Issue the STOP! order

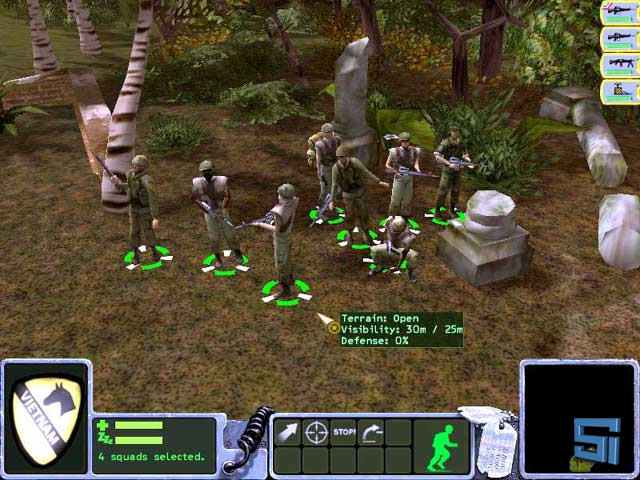pyautogui.click(x=344, y=433)
